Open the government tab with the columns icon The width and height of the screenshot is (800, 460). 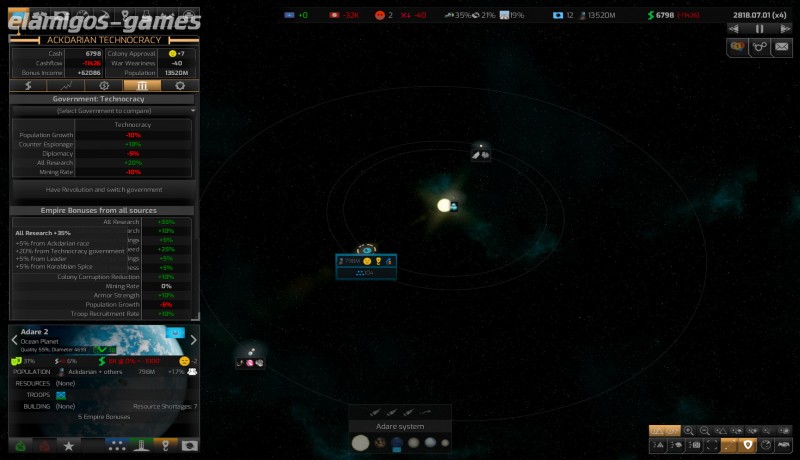tap(142, 86)
